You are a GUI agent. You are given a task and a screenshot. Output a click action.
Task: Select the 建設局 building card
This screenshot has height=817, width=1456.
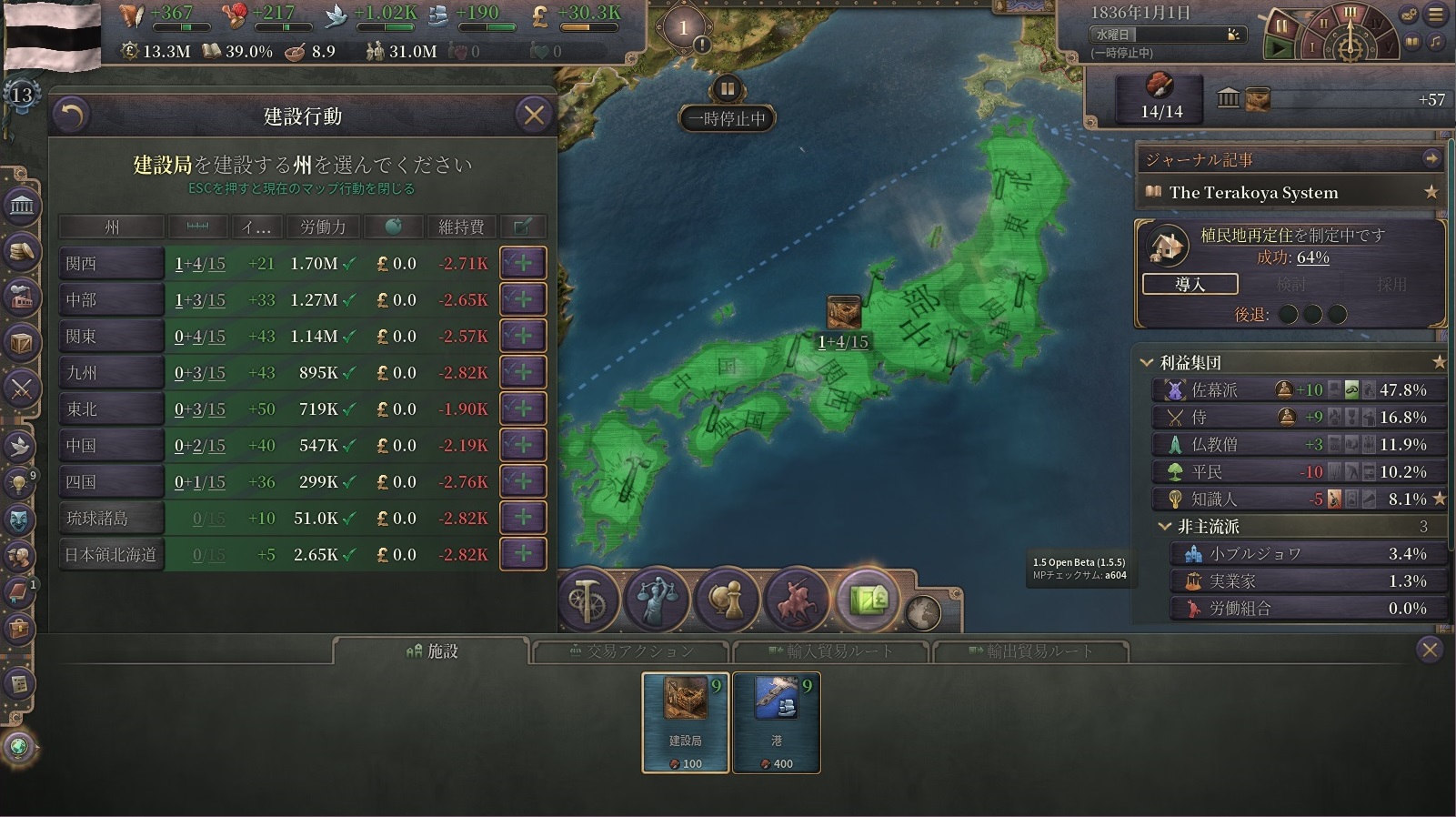click(685, 722)
